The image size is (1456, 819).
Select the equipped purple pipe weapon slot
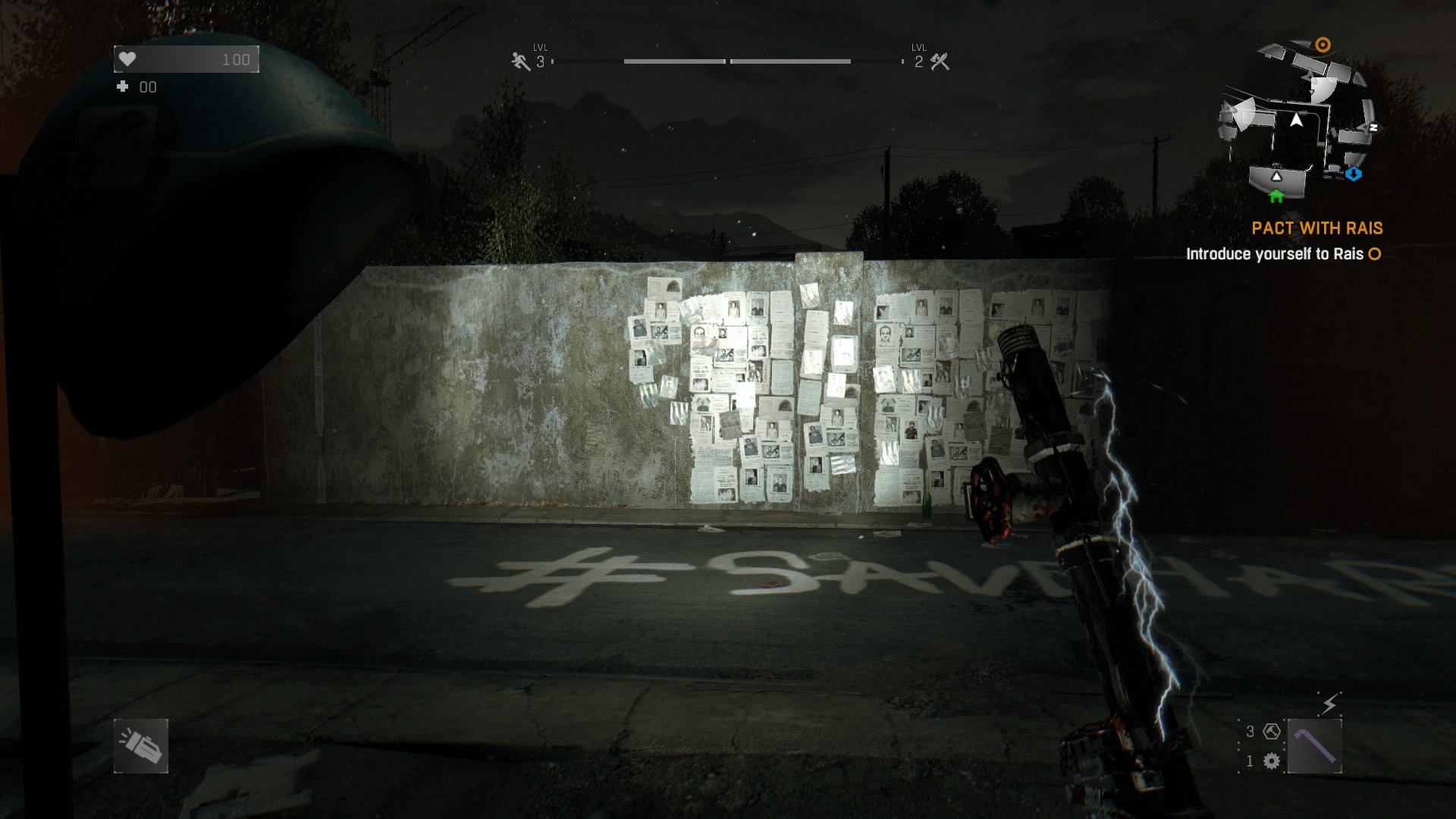pos(1314,746)
